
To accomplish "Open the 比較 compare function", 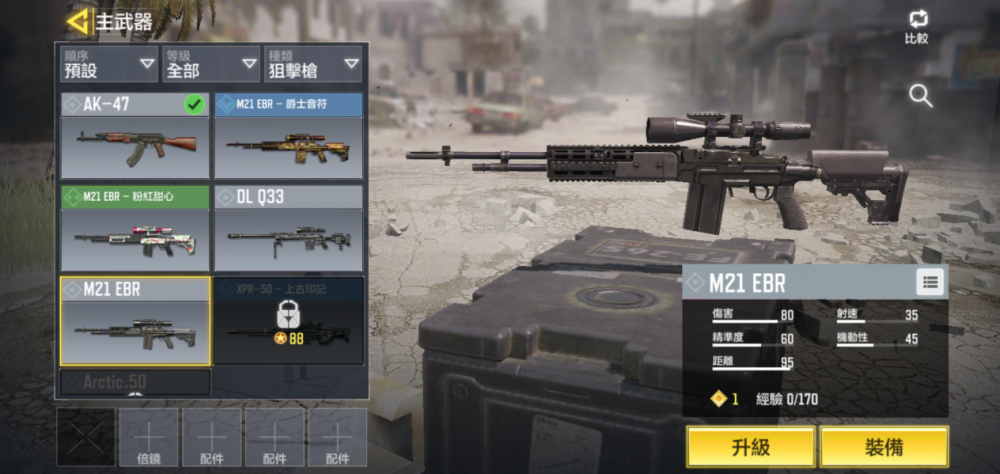I will [x=916, y=27].
